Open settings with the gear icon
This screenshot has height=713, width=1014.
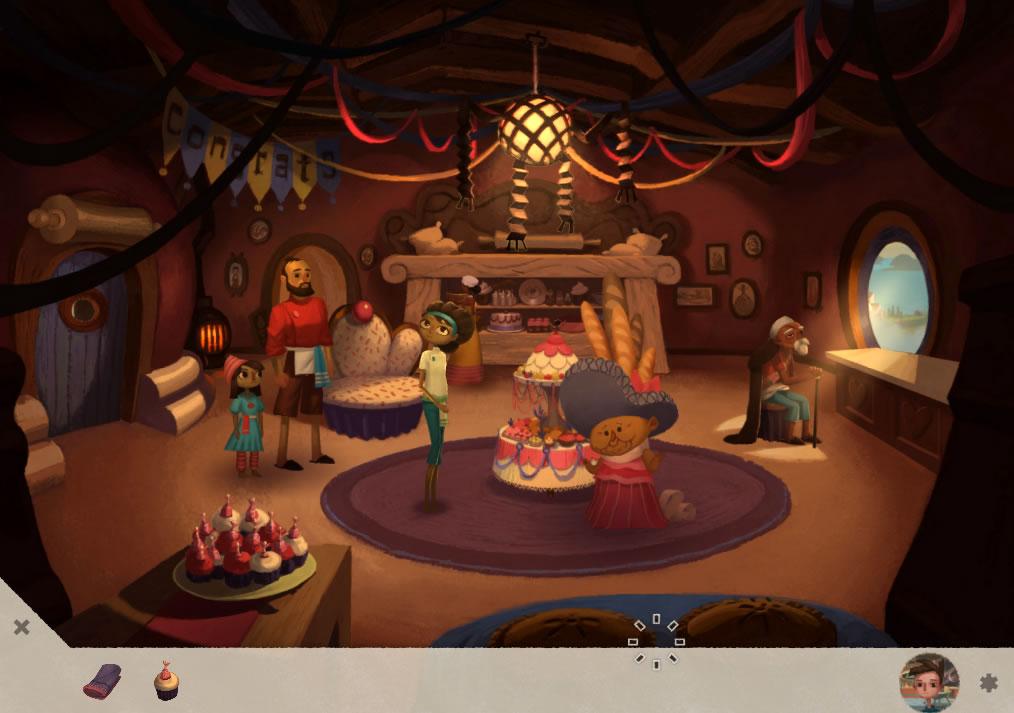pyautogui.click(x=988, y=683)
